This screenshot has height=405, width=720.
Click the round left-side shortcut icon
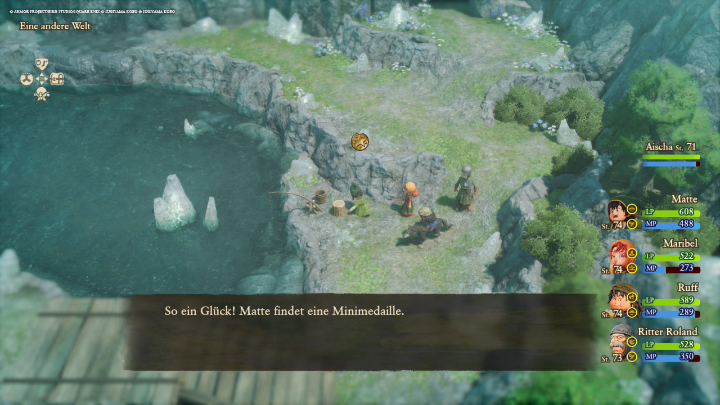pos(27,78)
